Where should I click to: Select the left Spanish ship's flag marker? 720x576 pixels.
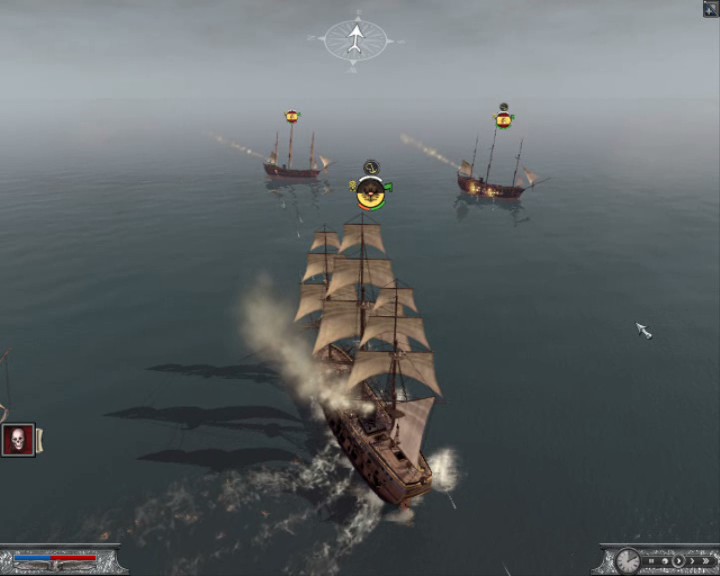coord(292,117)
